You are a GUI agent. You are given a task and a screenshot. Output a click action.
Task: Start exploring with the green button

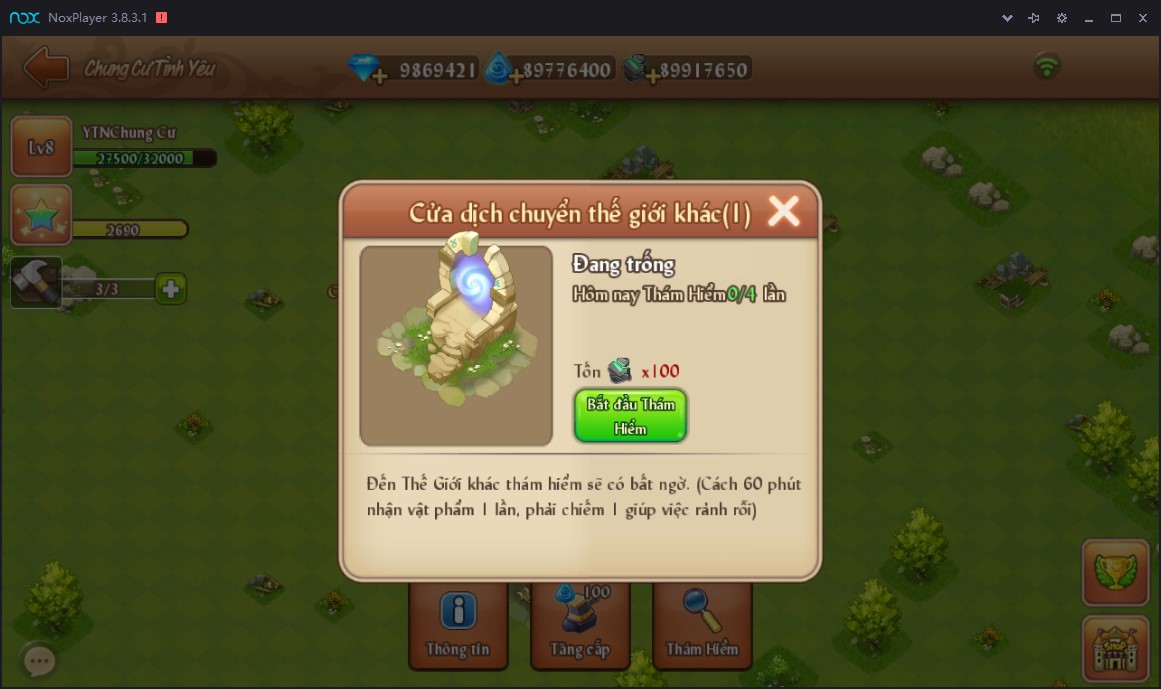[630, 416]
